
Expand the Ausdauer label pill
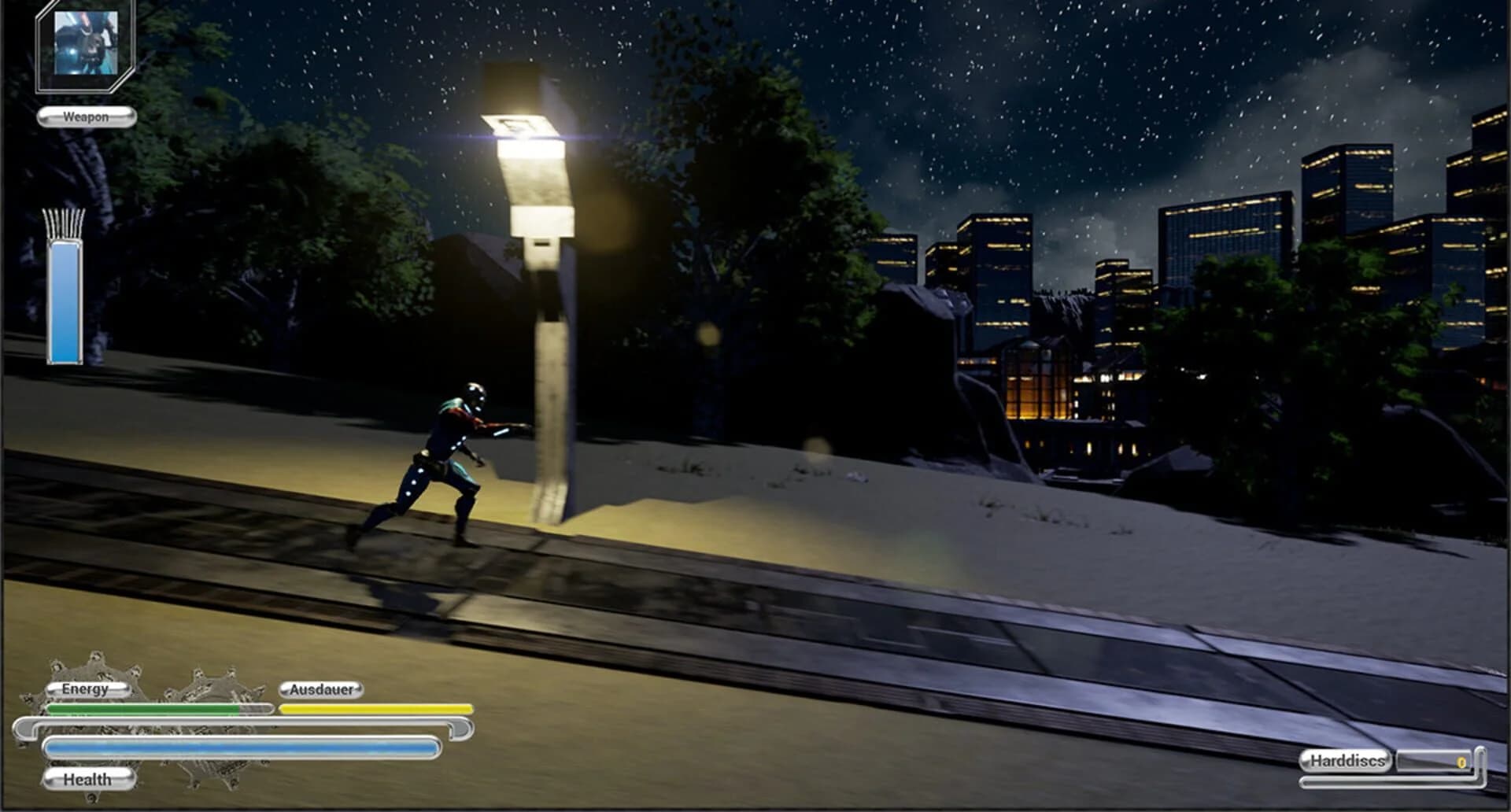(x=321, y=689)
